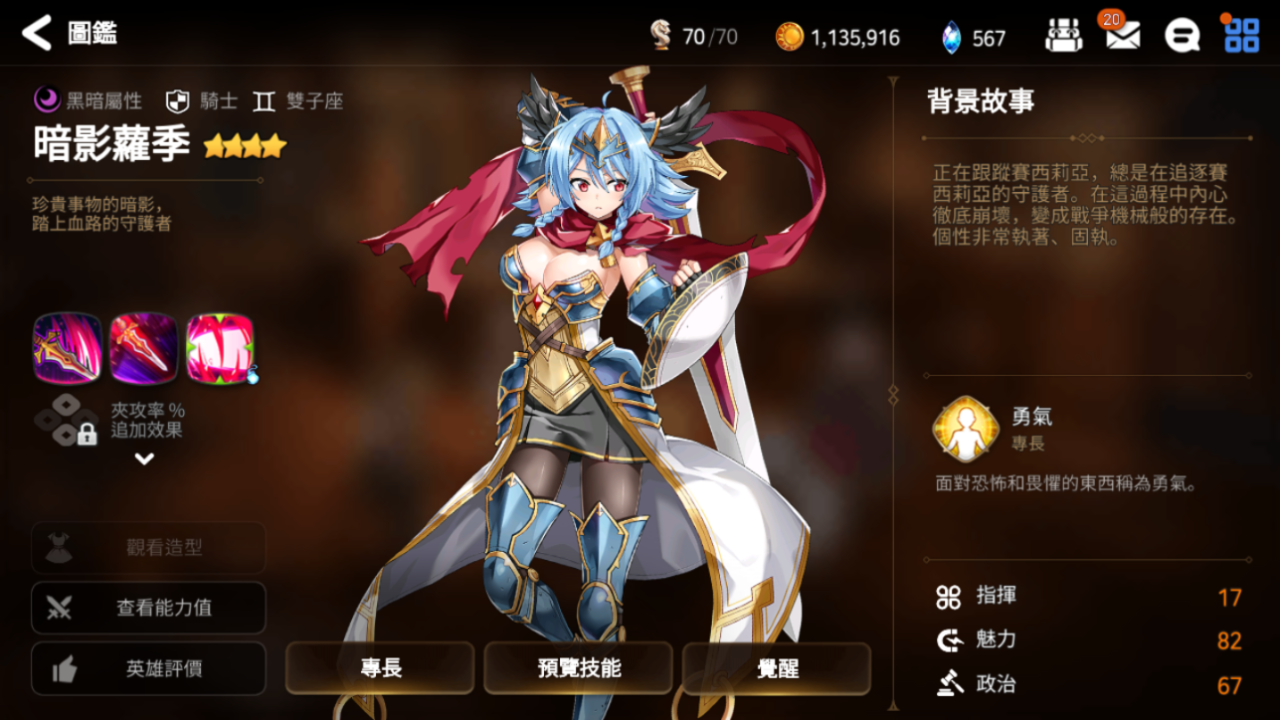Open the mailbox icon with 20 notifications
Screen dimensions: 1280x720
[1124, 34]
